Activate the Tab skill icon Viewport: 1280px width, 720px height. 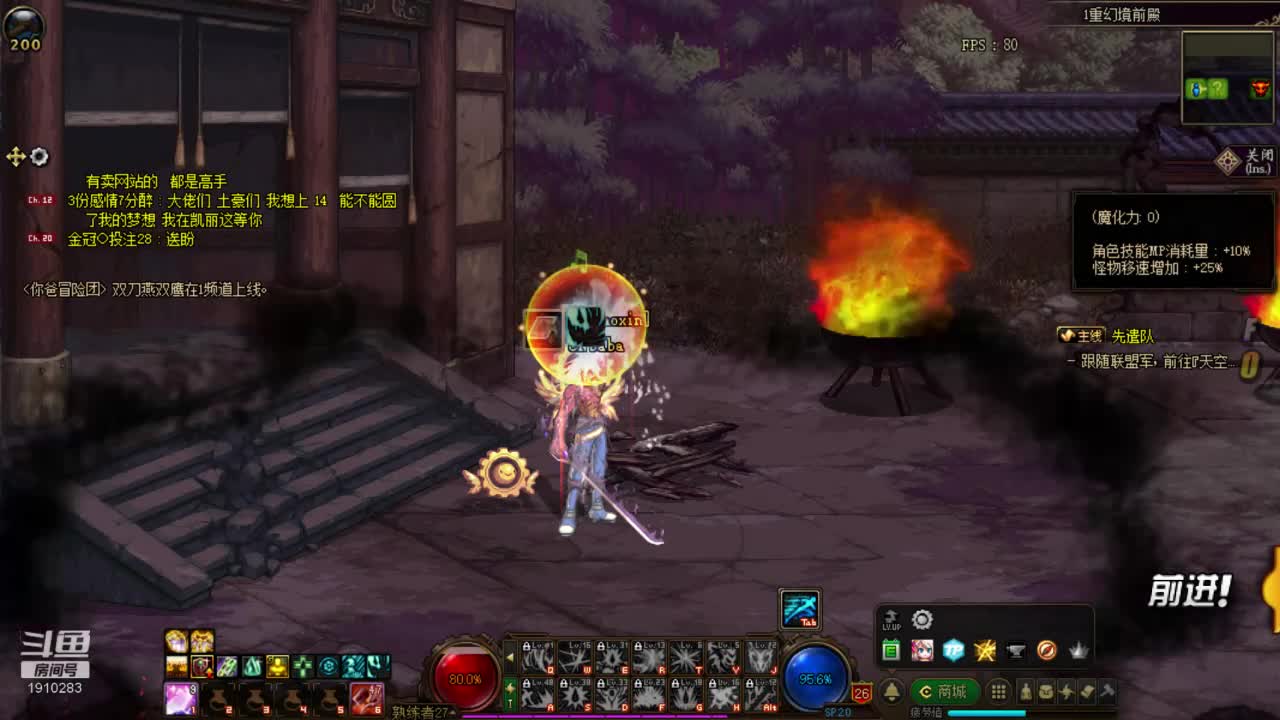tap(800, 609)
